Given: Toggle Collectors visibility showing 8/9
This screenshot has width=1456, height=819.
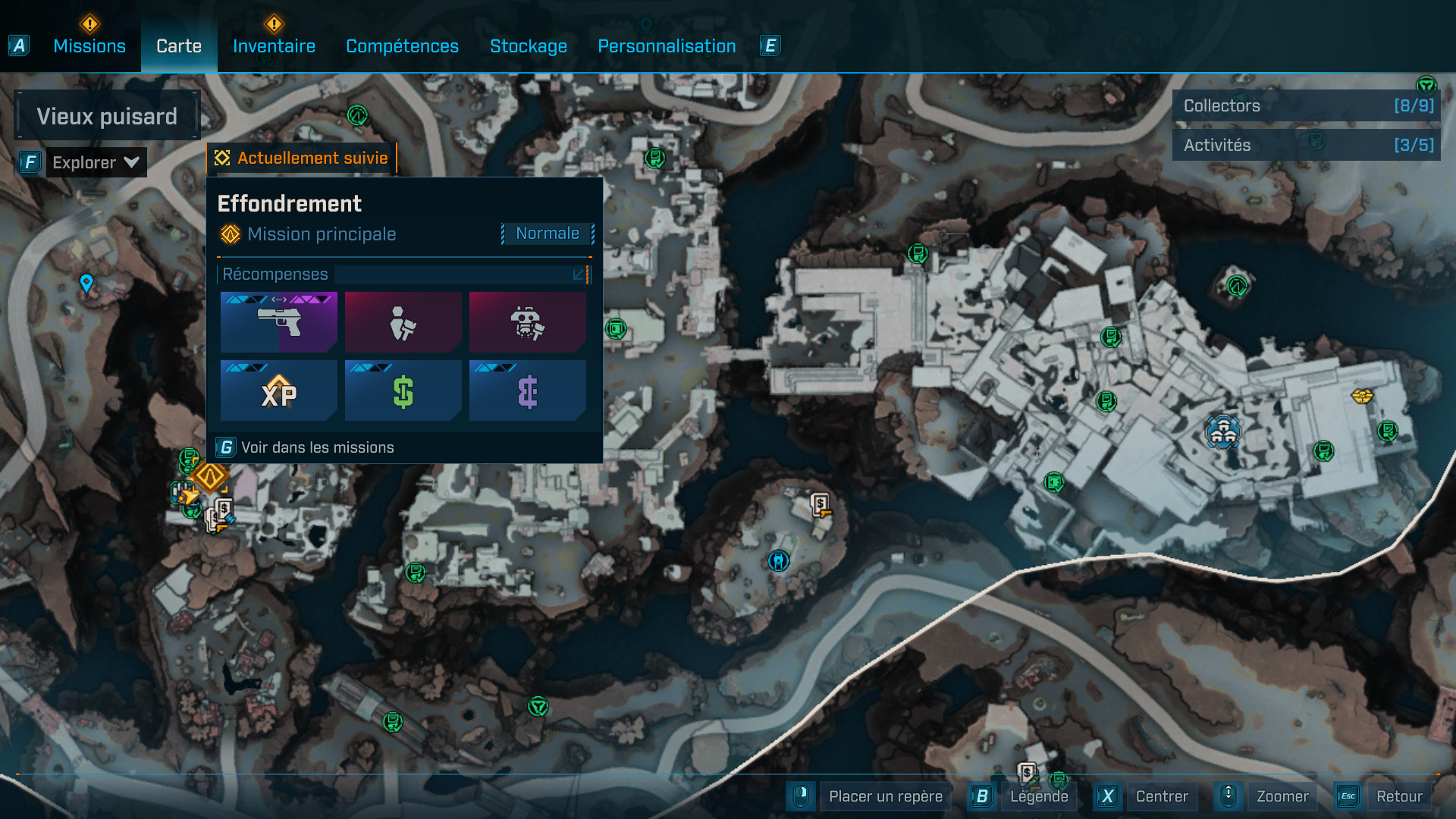Looking at the screenshot, I should click(1305, 106).
